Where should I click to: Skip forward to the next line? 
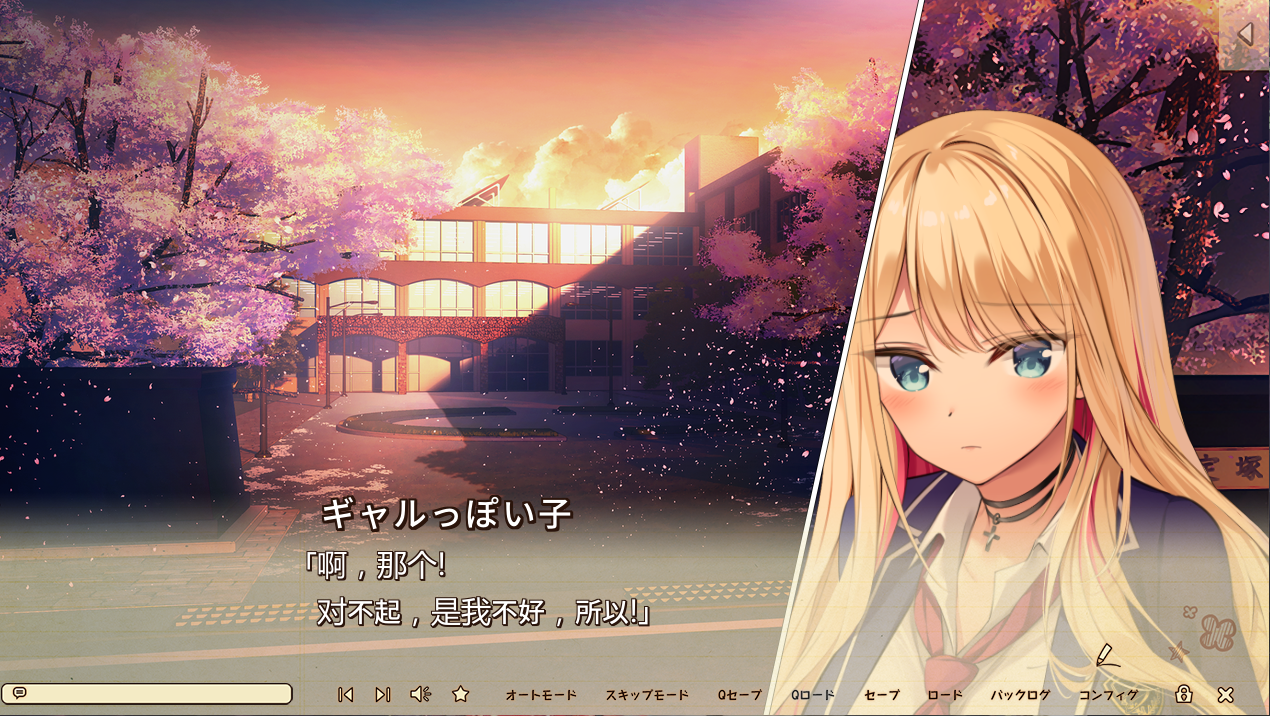pyautogui.click(x=382, y=694)
